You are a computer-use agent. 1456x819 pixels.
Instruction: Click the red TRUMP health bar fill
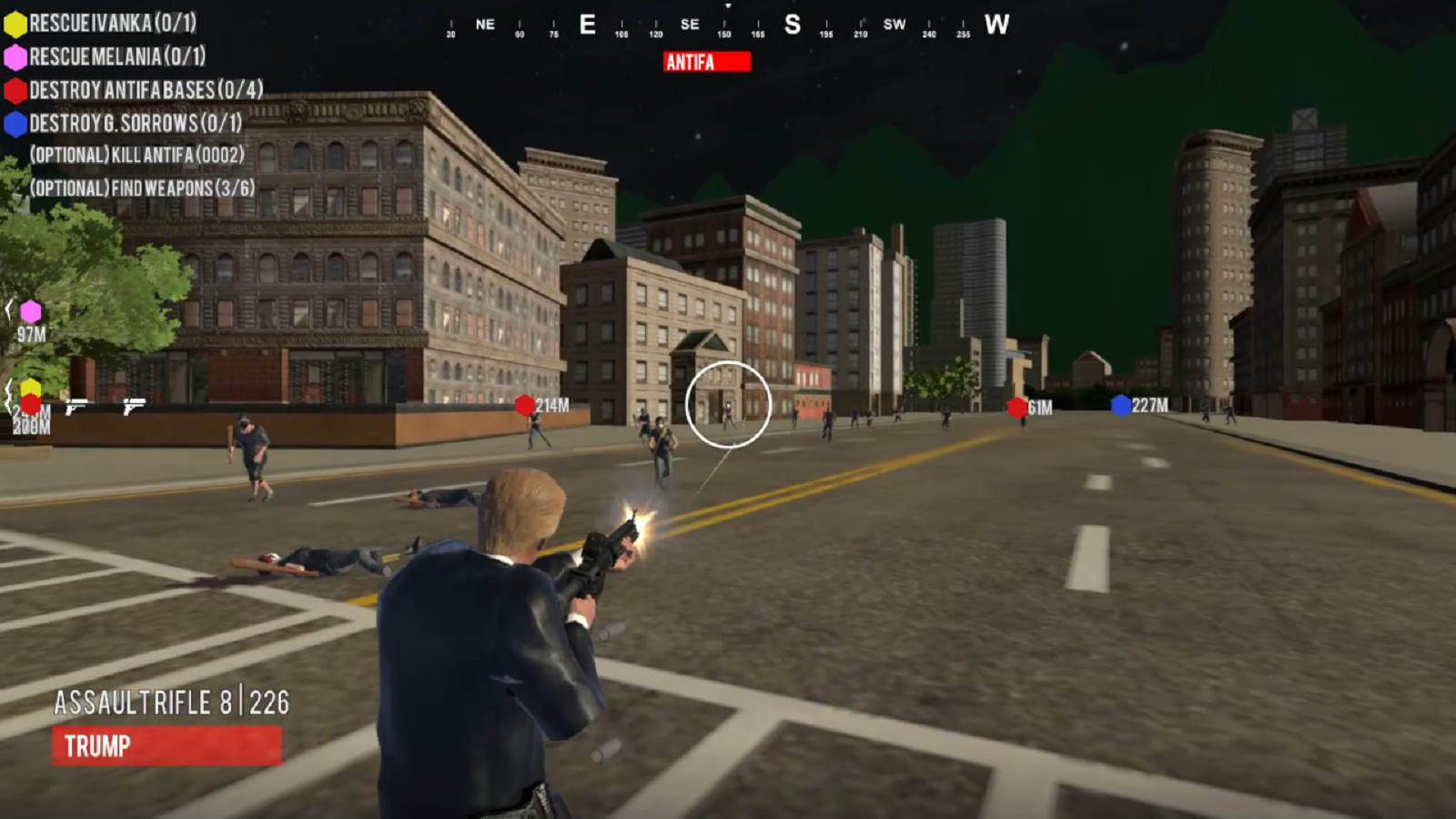tap(168, 748)
